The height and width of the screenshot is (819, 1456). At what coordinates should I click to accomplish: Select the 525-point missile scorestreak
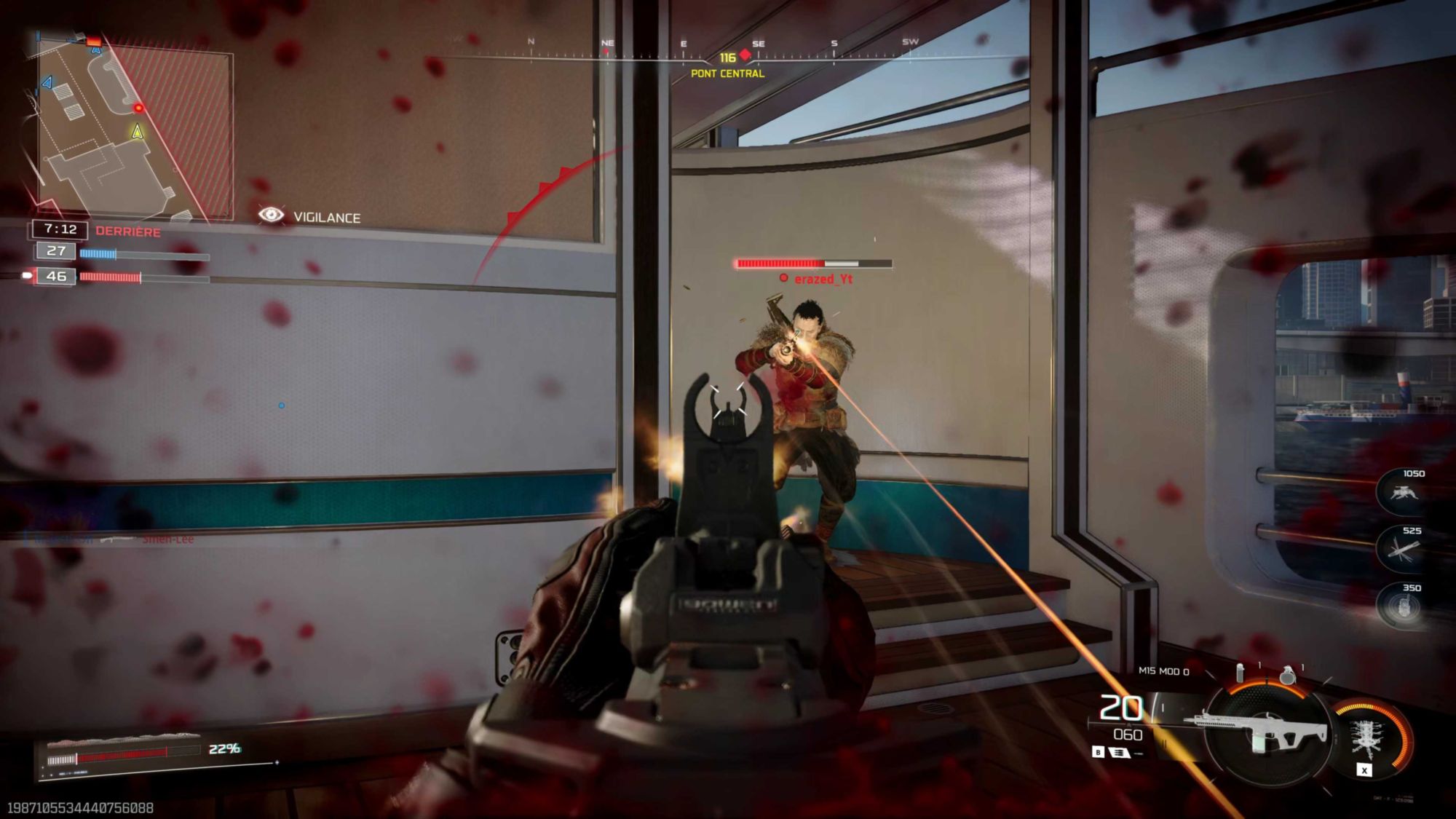[1403, 550]
